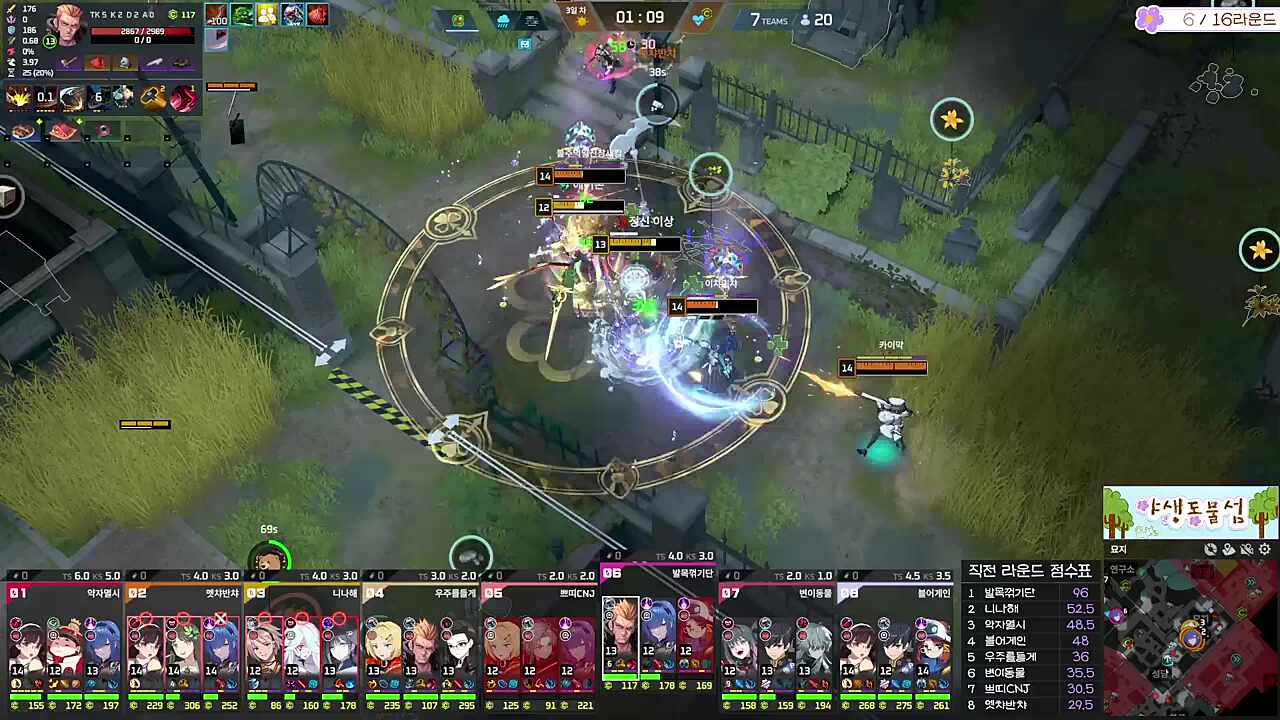Click the sunflower marker on the right map edge
Screen dimensions: 1280x720
click(x=1258, y=251)
